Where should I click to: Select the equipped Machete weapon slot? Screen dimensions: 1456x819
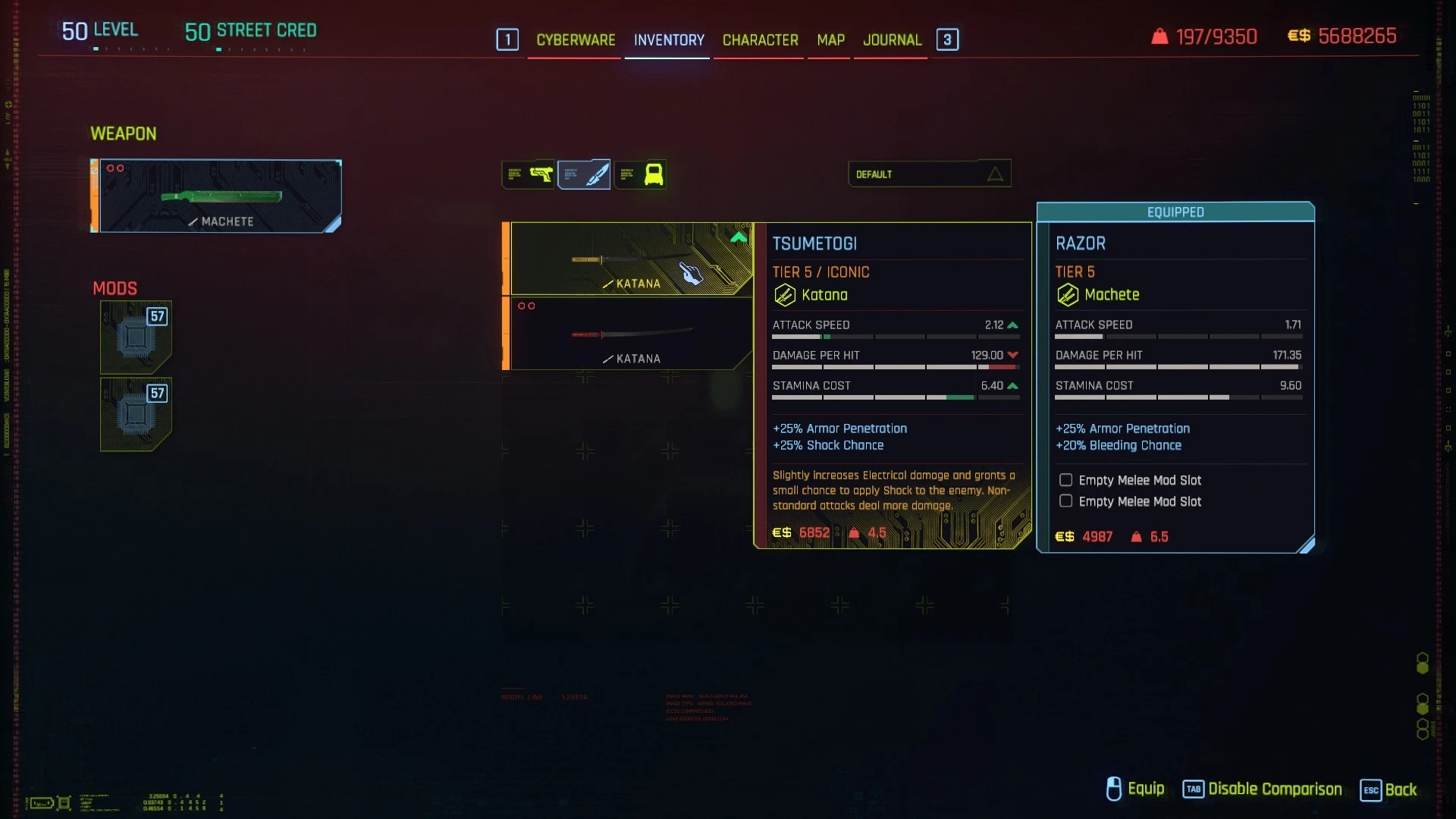click(x=220, y=196)
